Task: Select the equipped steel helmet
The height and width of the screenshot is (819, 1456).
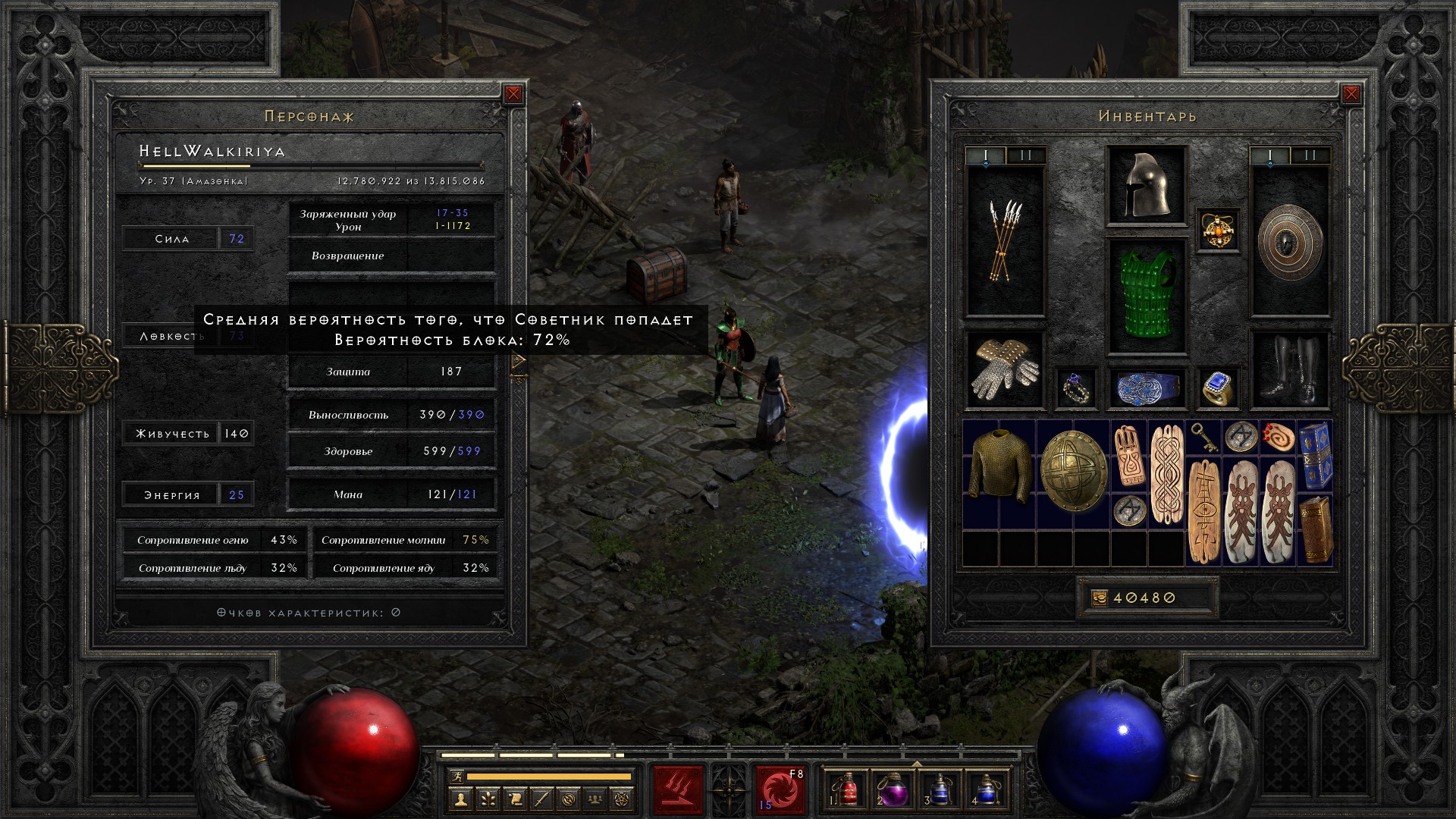Action: (x=1147, y=186)
